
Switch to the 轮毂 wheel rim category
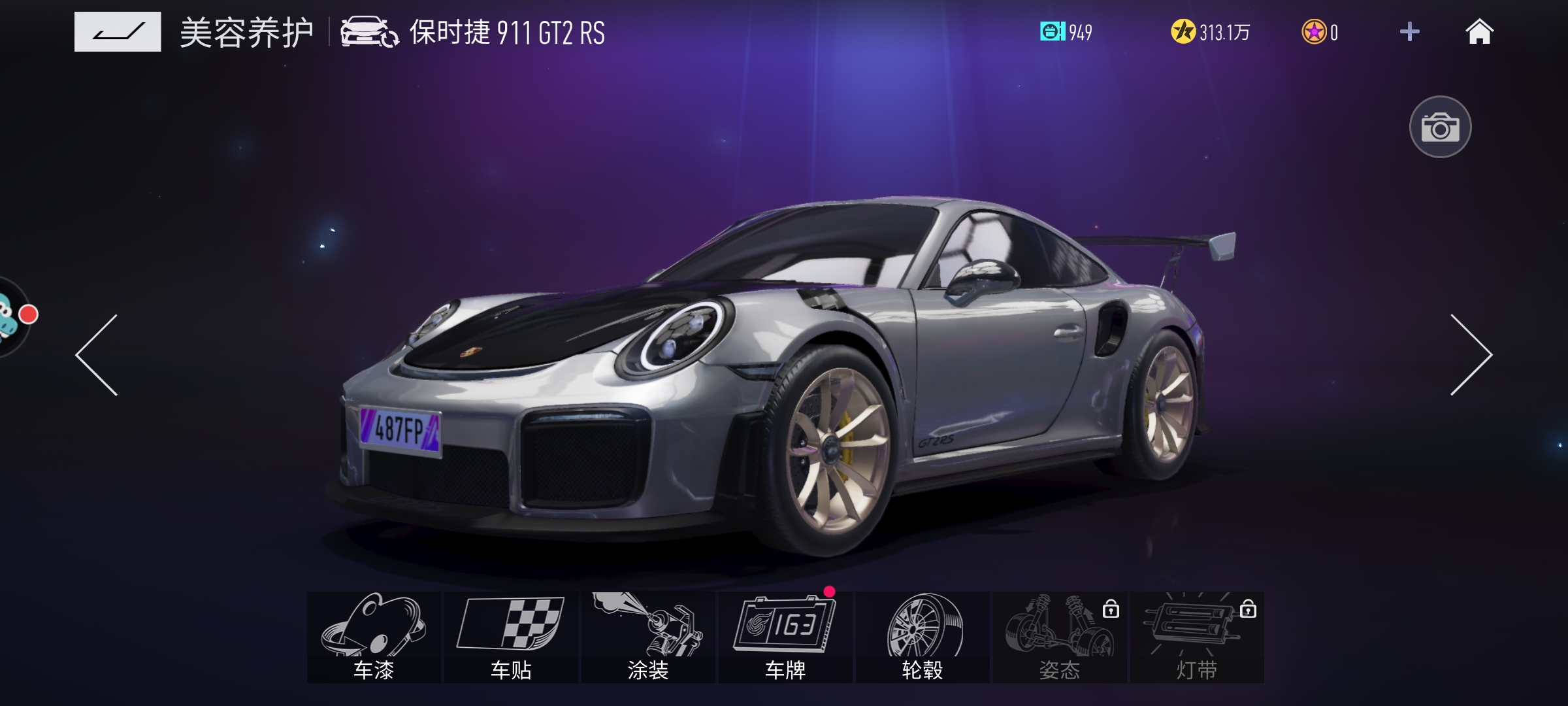(x=923, y=637)
